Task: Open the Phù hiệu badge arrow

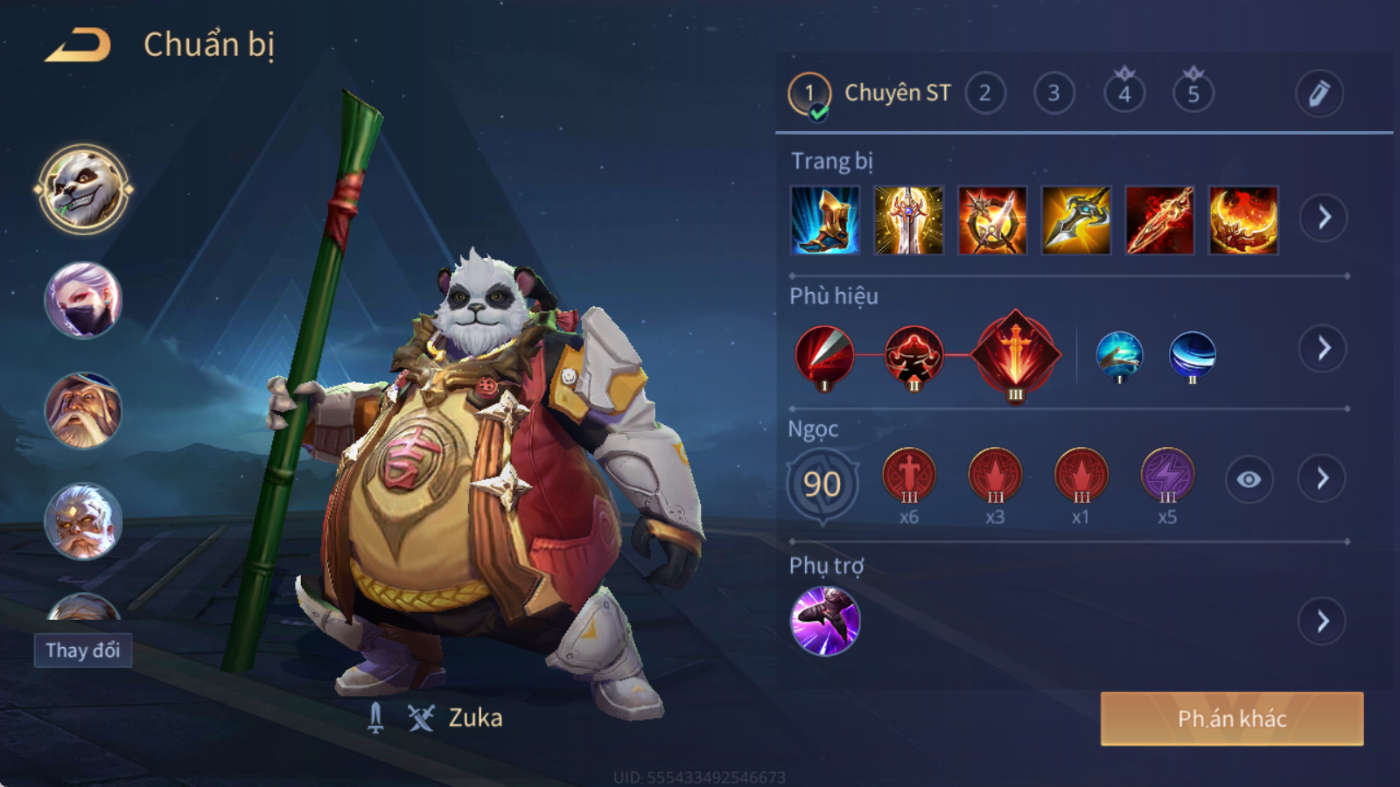Action: point(1322,348)
